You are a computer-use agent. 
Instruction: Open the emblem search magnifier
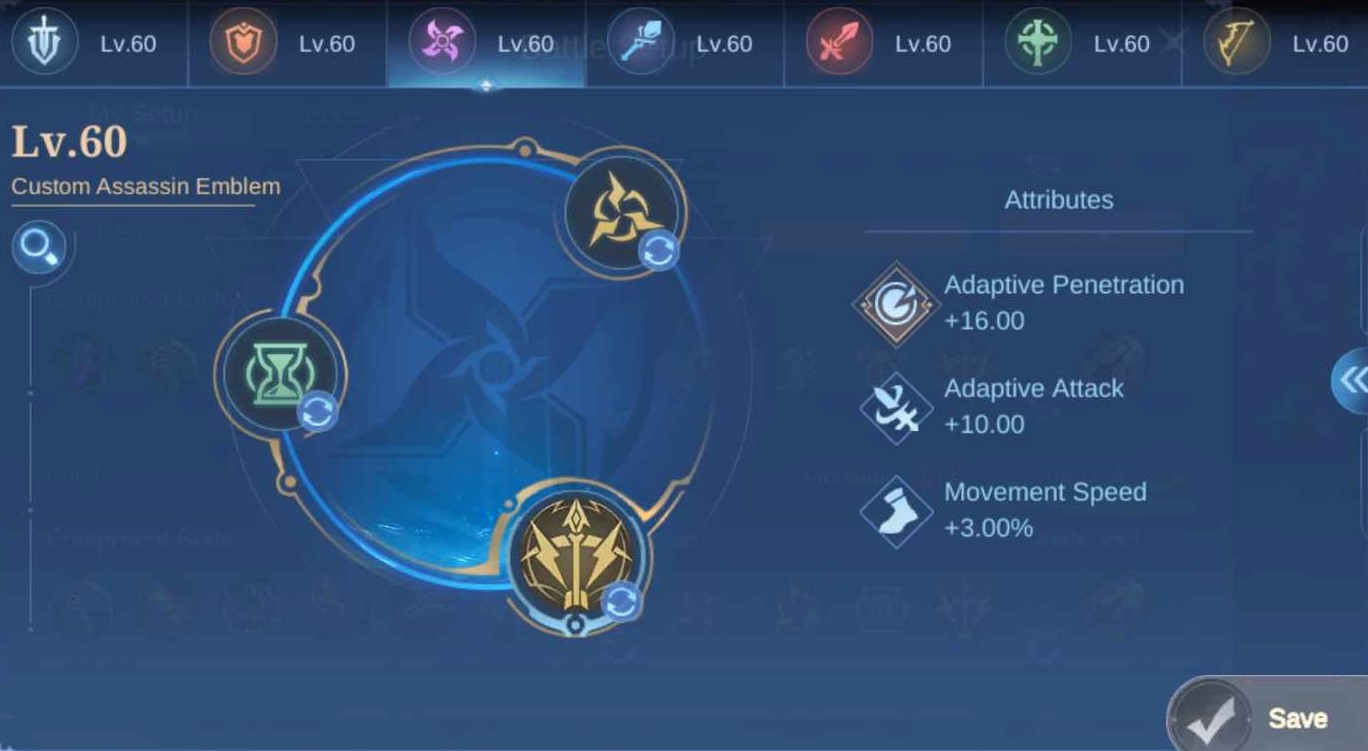(x=40, y=246)
